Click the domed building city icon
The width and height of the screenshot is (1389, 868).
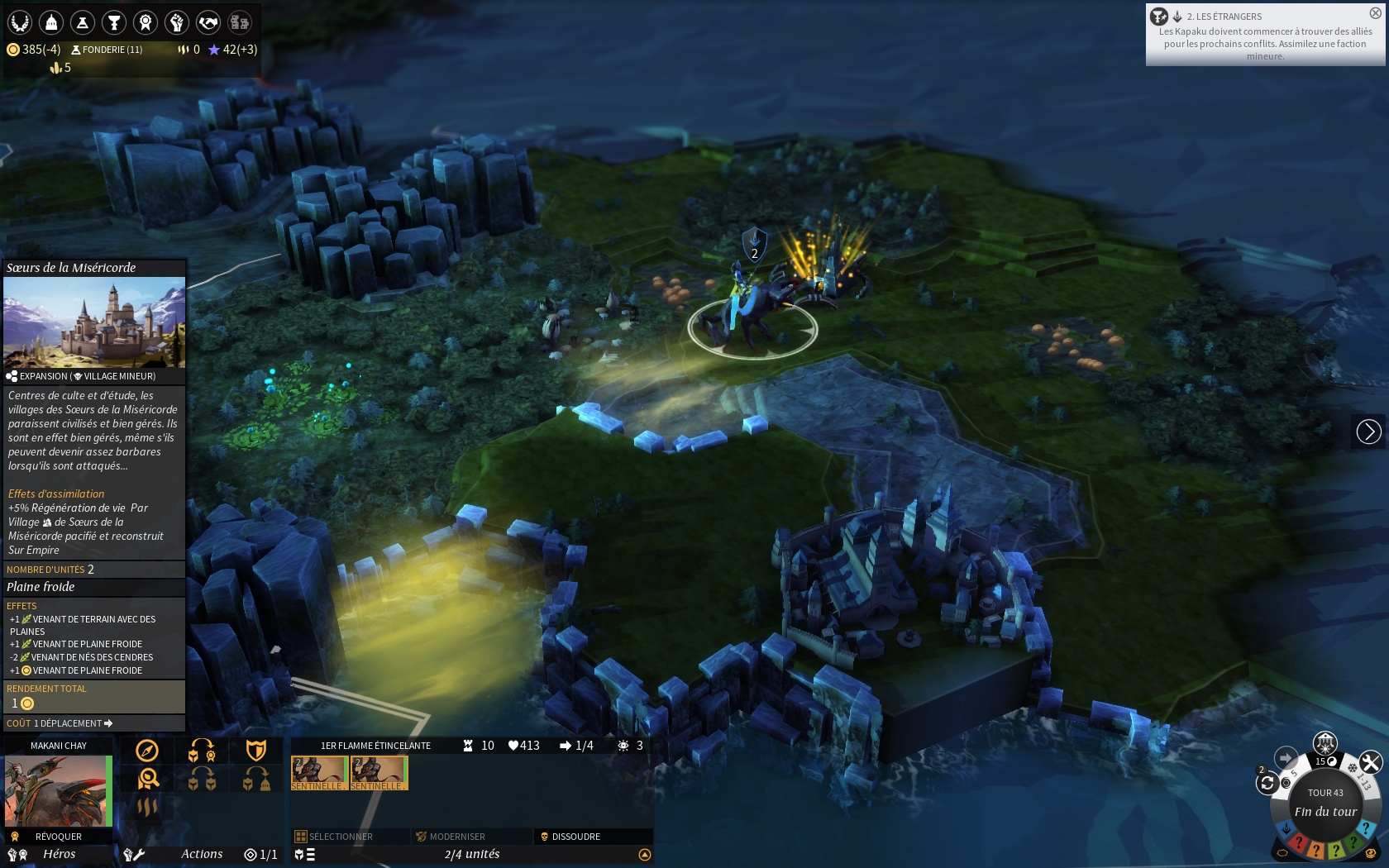[51, 22]
